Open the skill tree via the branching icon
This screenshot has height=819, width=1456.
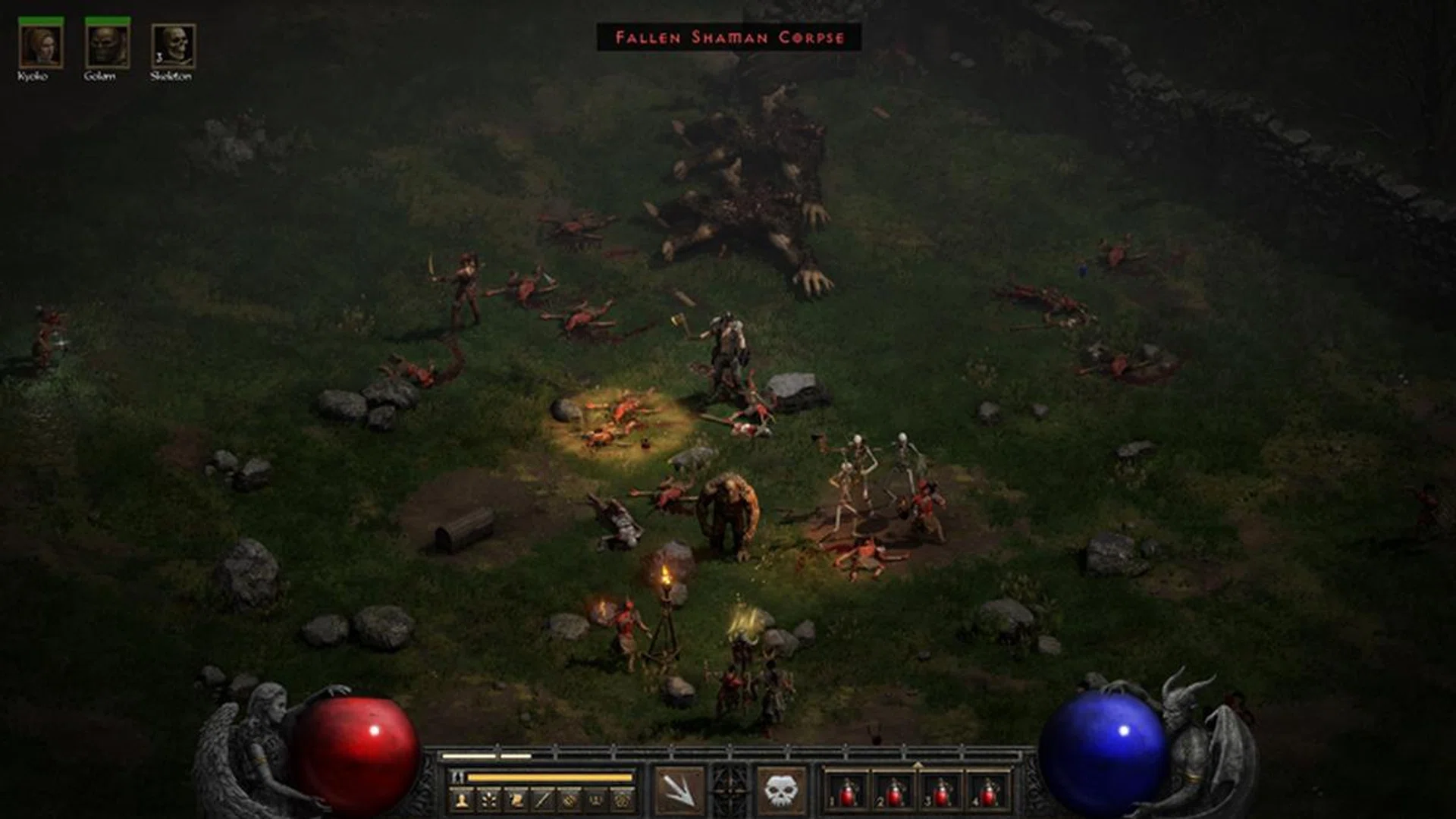tap(489, 799)
